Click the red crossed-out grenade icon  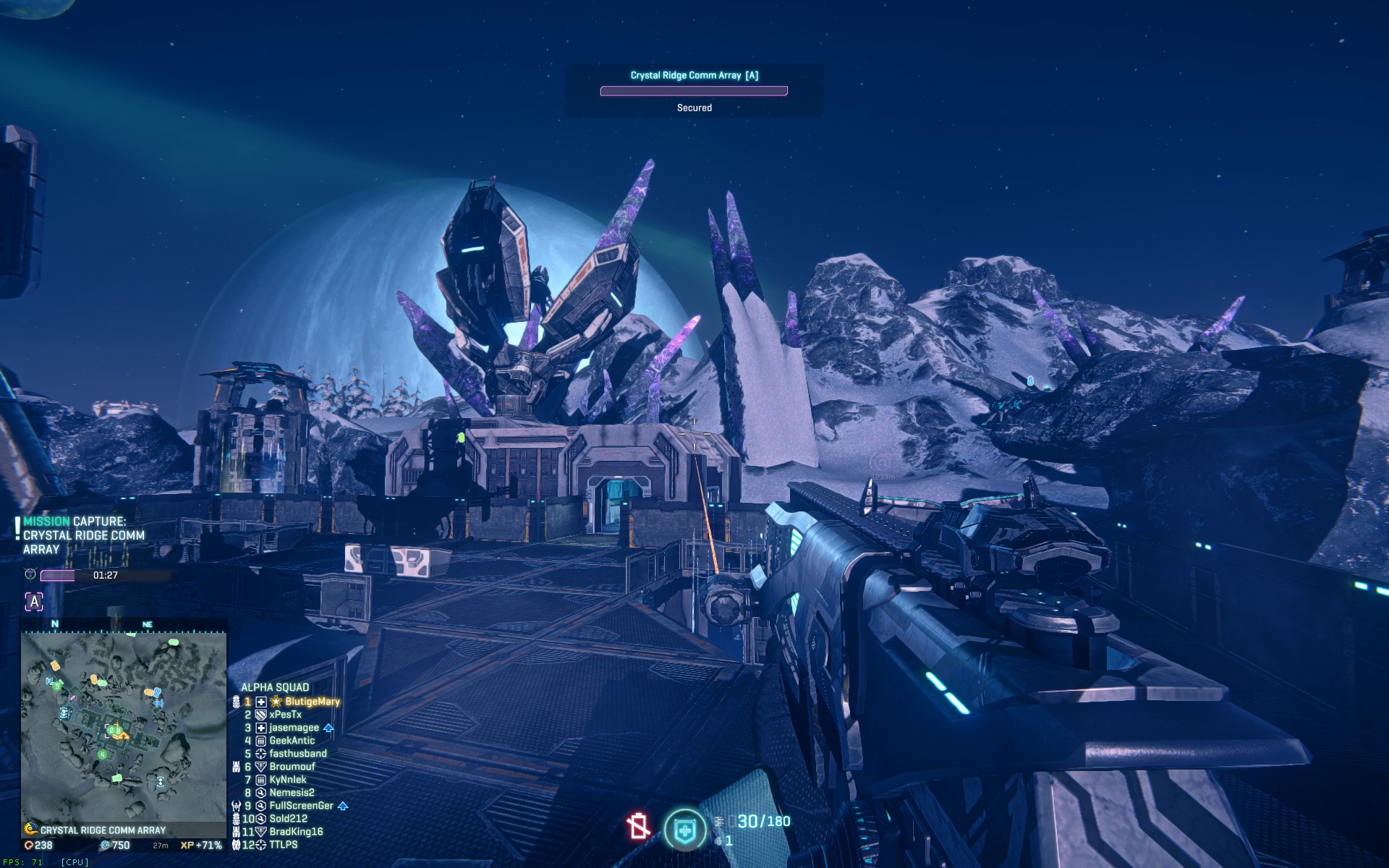coord(638,827)
